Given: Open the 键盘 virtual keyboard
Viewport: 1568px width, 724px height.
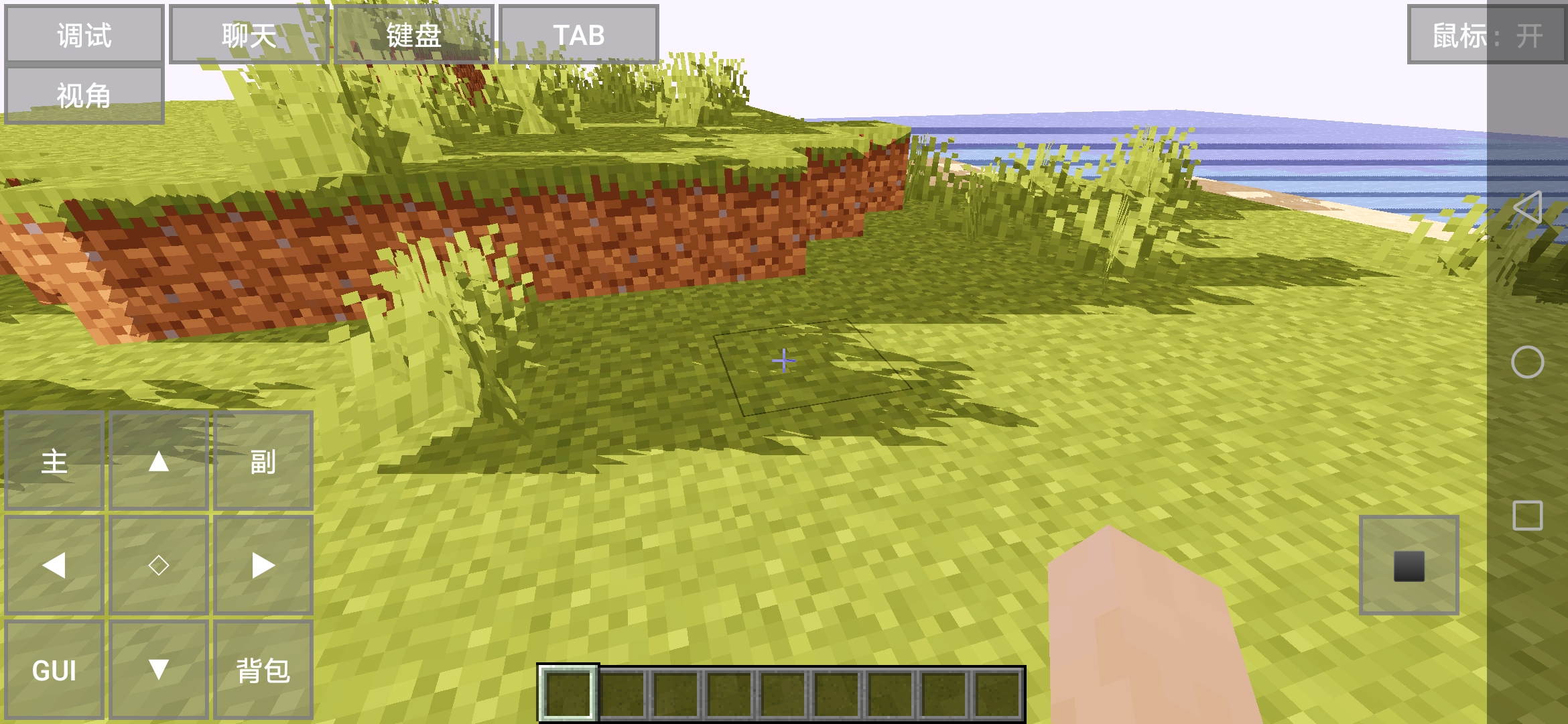Looking at the screenshot, I should (413, 35).
